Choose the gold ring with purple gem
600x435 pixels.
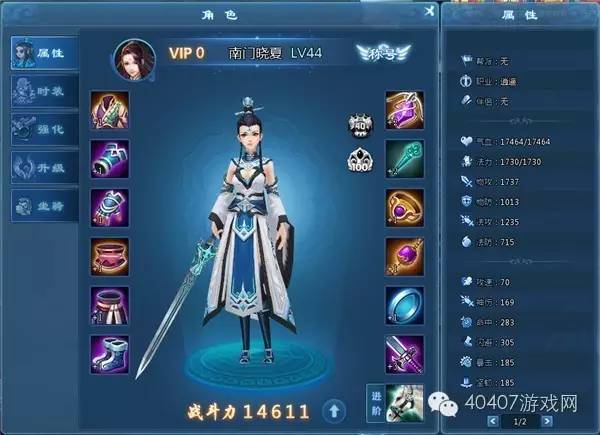[x=404, y=208]
